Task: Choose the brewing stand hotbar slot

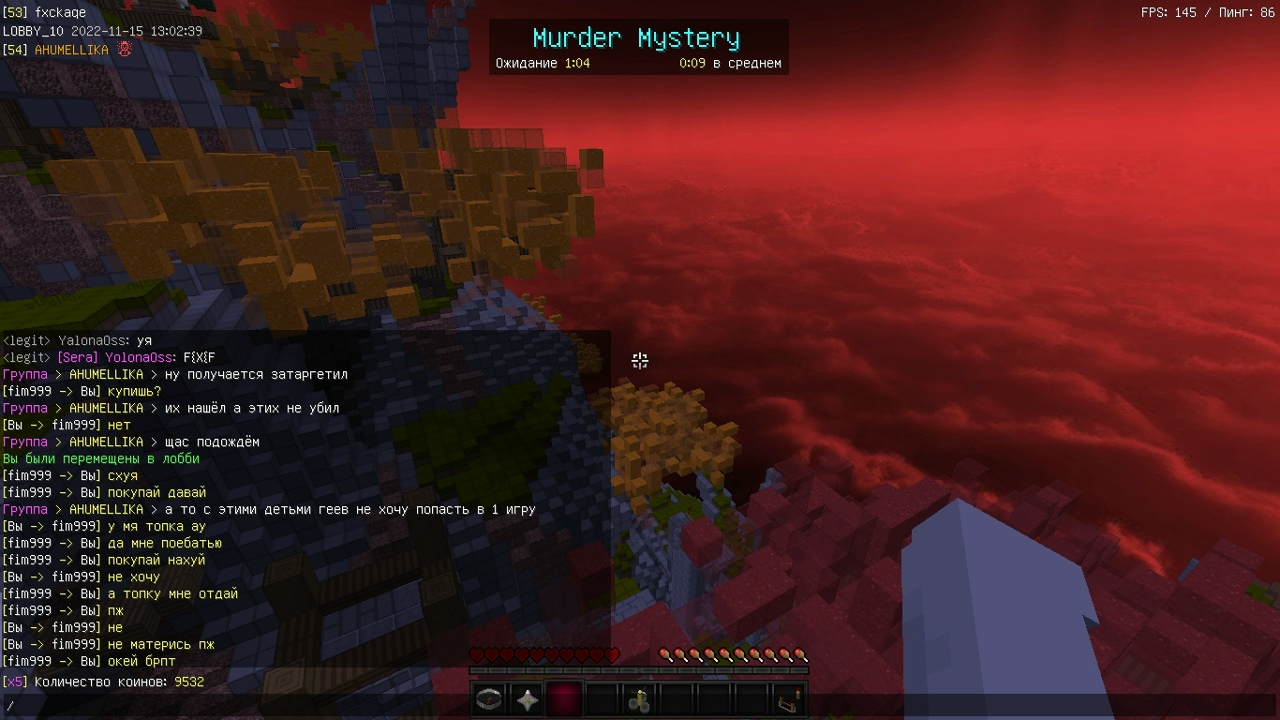Action: pyautogui.click(x=640, y=700)
